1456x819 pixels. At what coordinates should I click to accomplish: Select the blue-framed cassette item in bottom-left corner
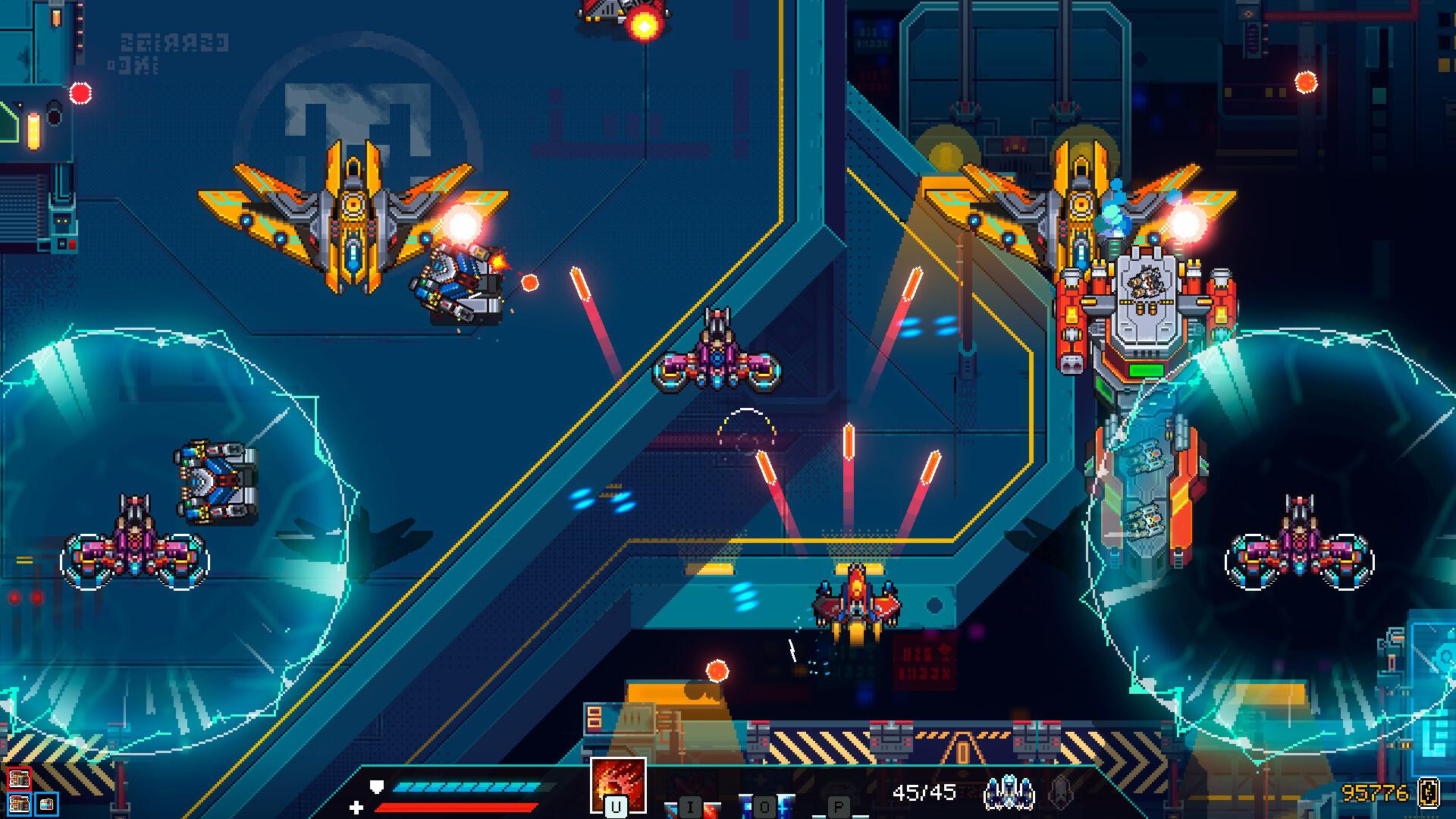[47, 805]
